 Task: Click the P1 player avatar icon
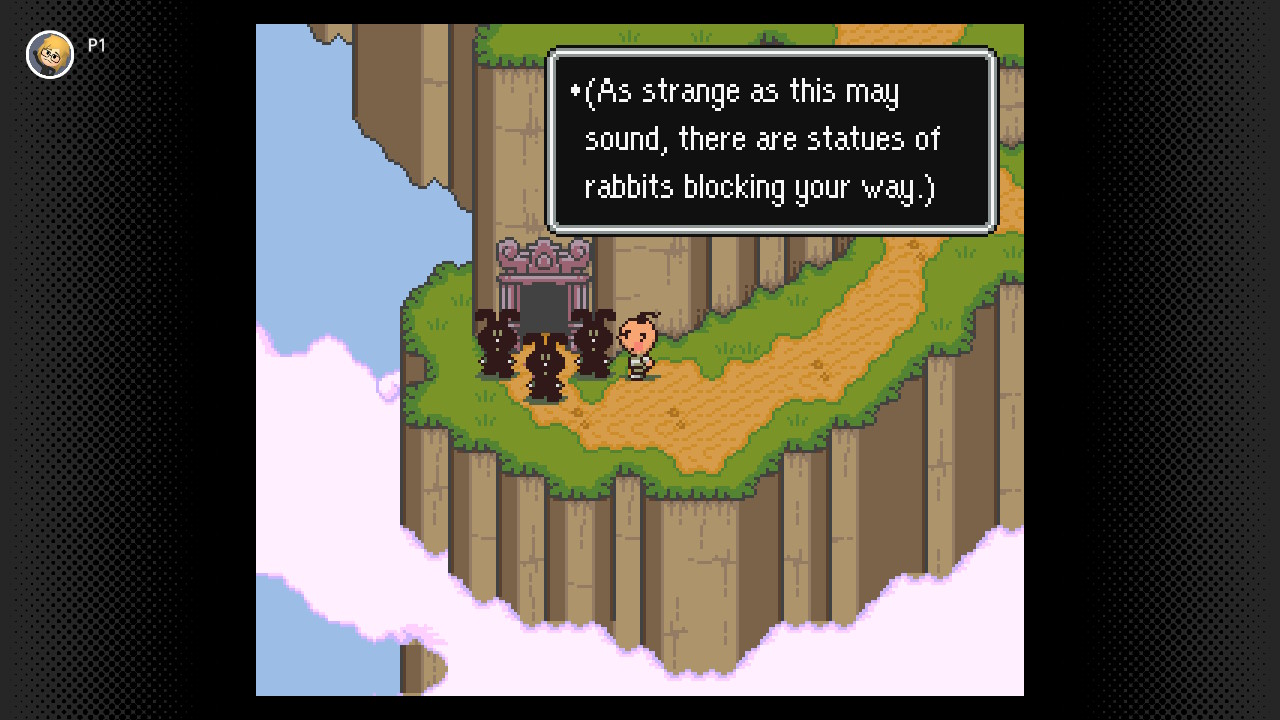49,54
